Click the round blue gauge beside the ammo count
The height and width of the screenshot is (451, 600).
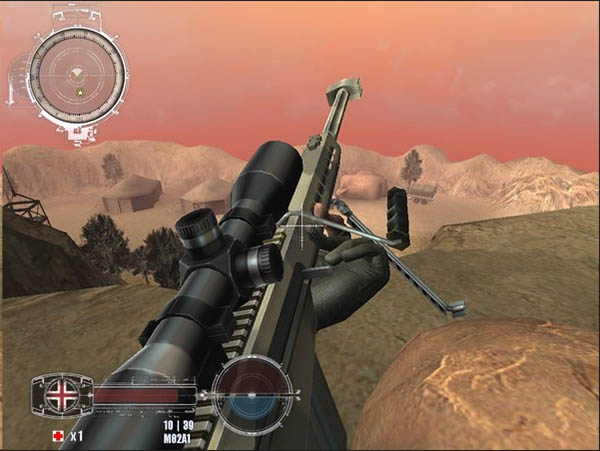(253, 396)
